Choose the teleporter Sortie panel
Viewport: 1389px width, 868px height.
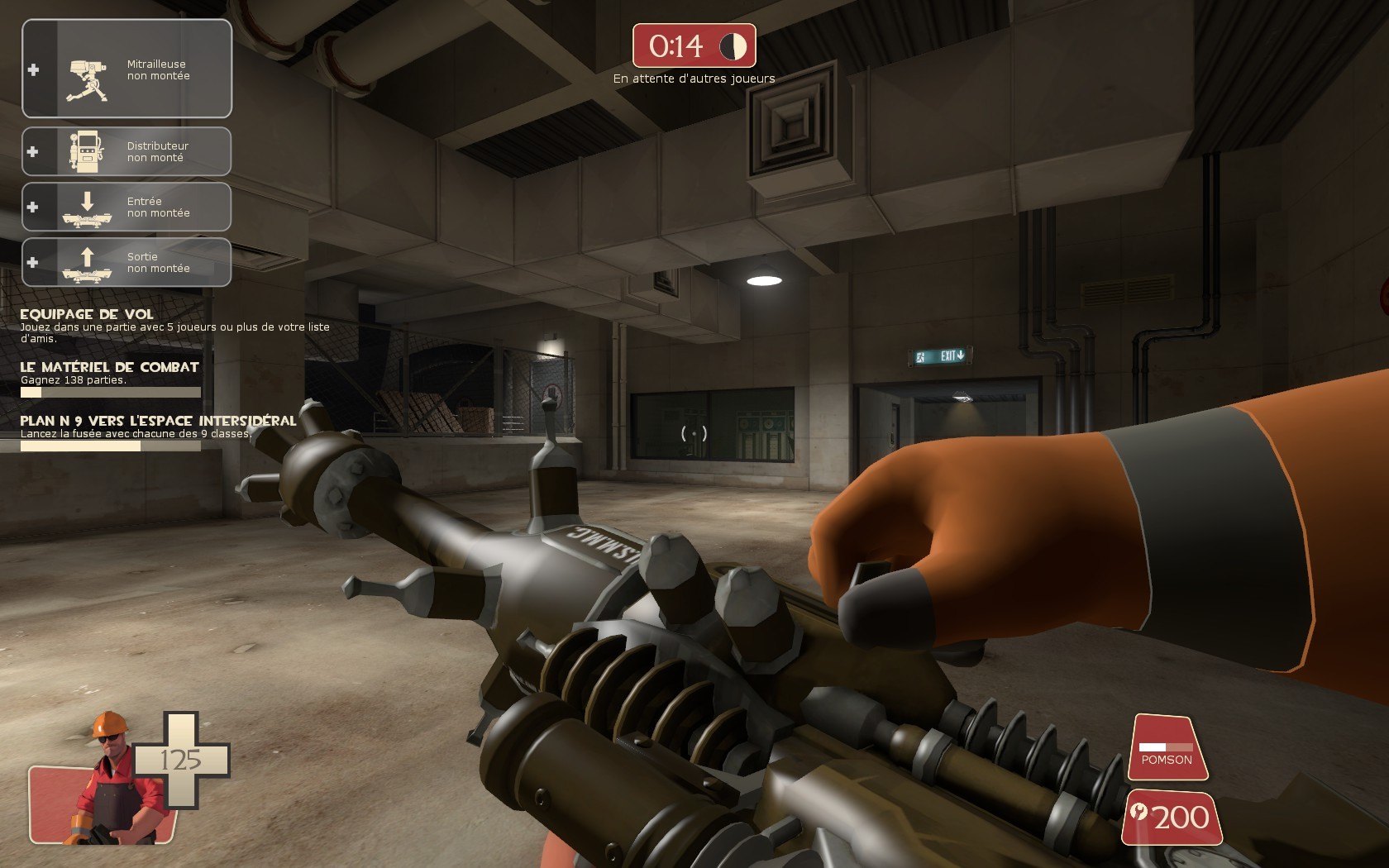tap(126, 262)
